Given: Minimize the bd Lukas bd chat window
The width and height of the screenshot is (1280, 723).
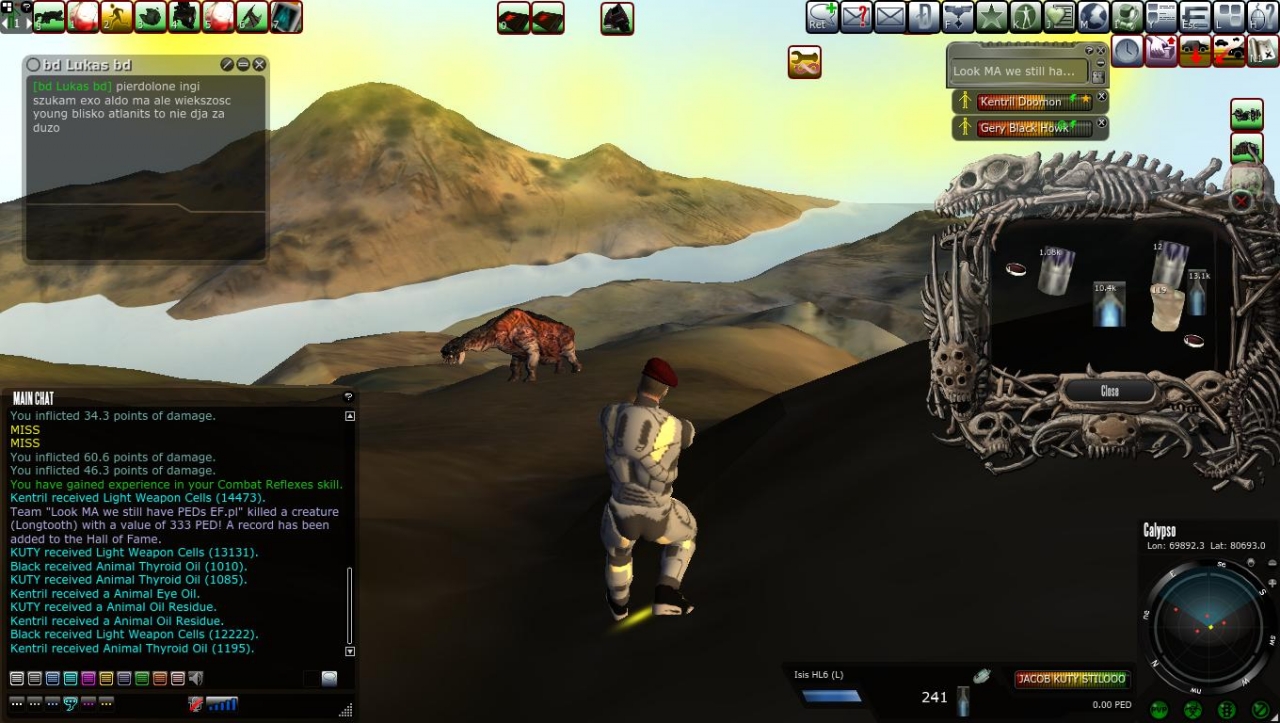Looking at the screenshot, I should coord(243,64).
